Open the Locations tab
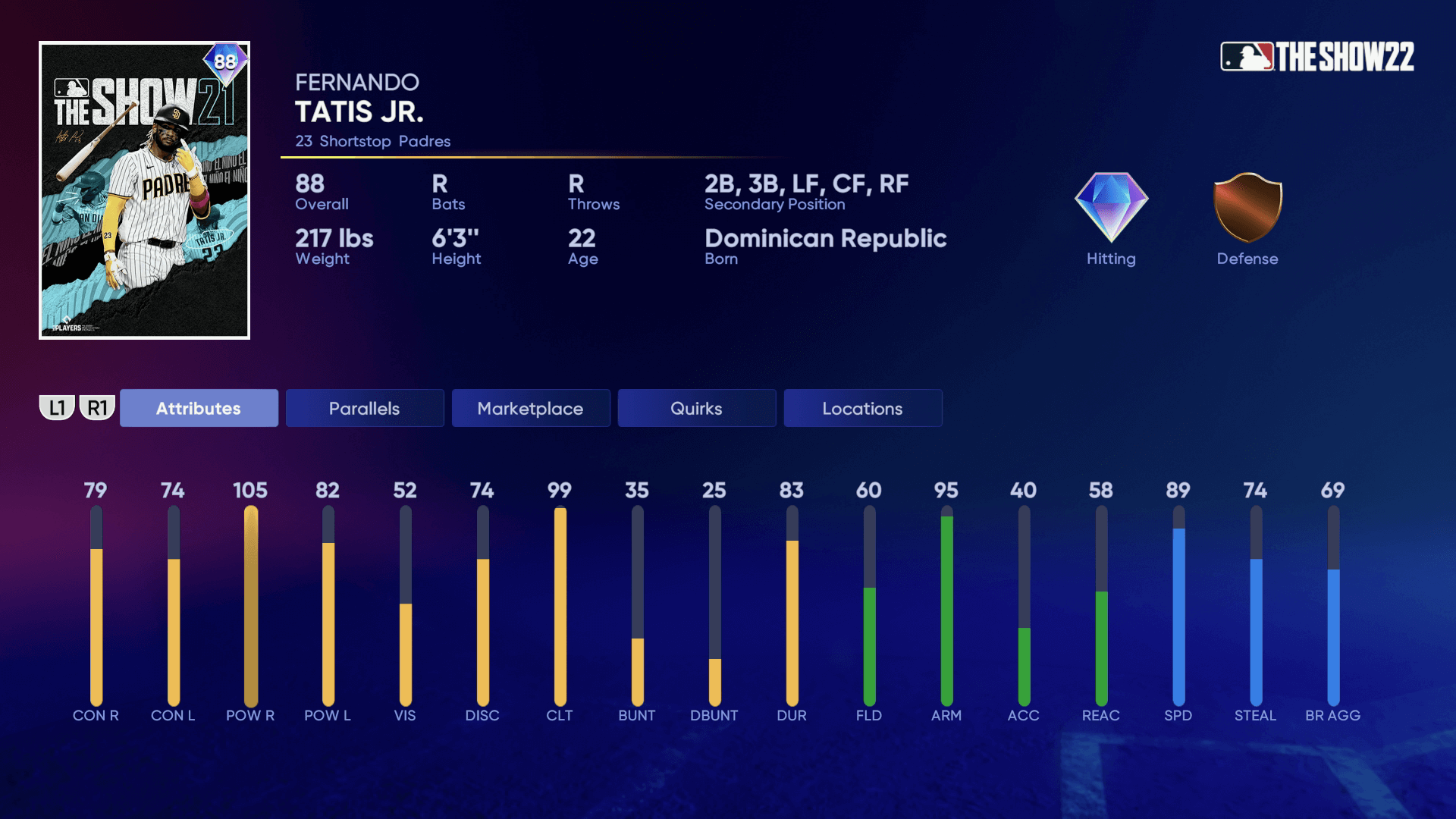 tap(862, 408)
